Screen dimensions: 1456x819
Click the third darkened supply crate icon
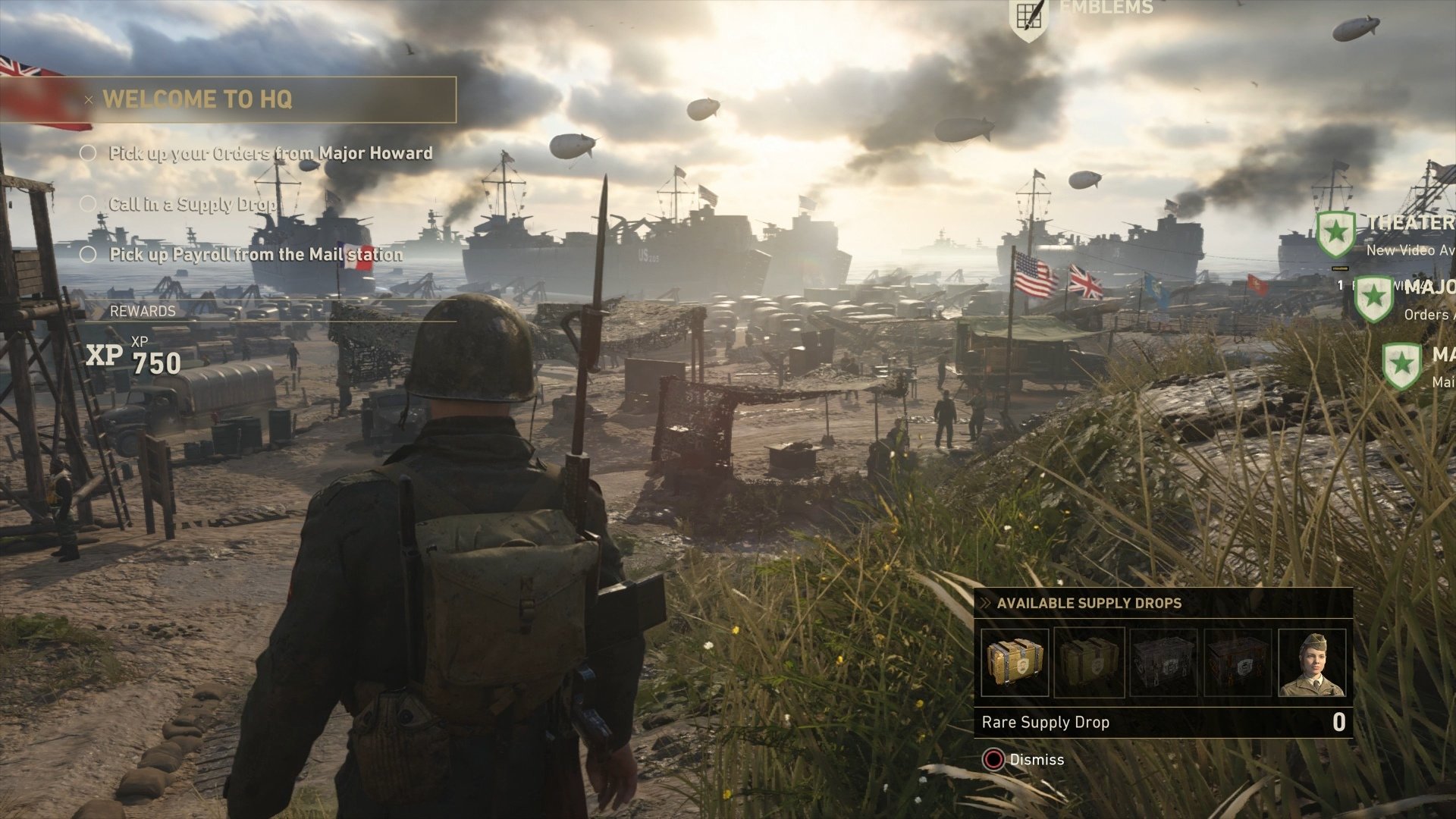[x=1164, y=662]
